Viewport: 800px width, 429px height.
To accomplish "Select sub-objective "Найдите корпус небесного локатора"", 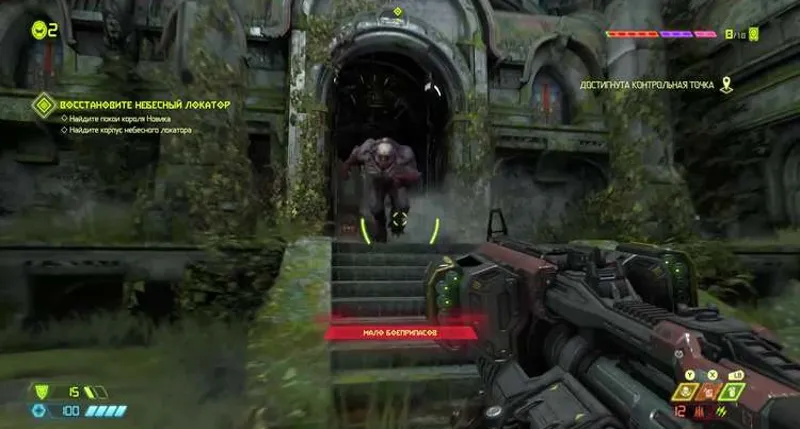I will tap(128, 130).
